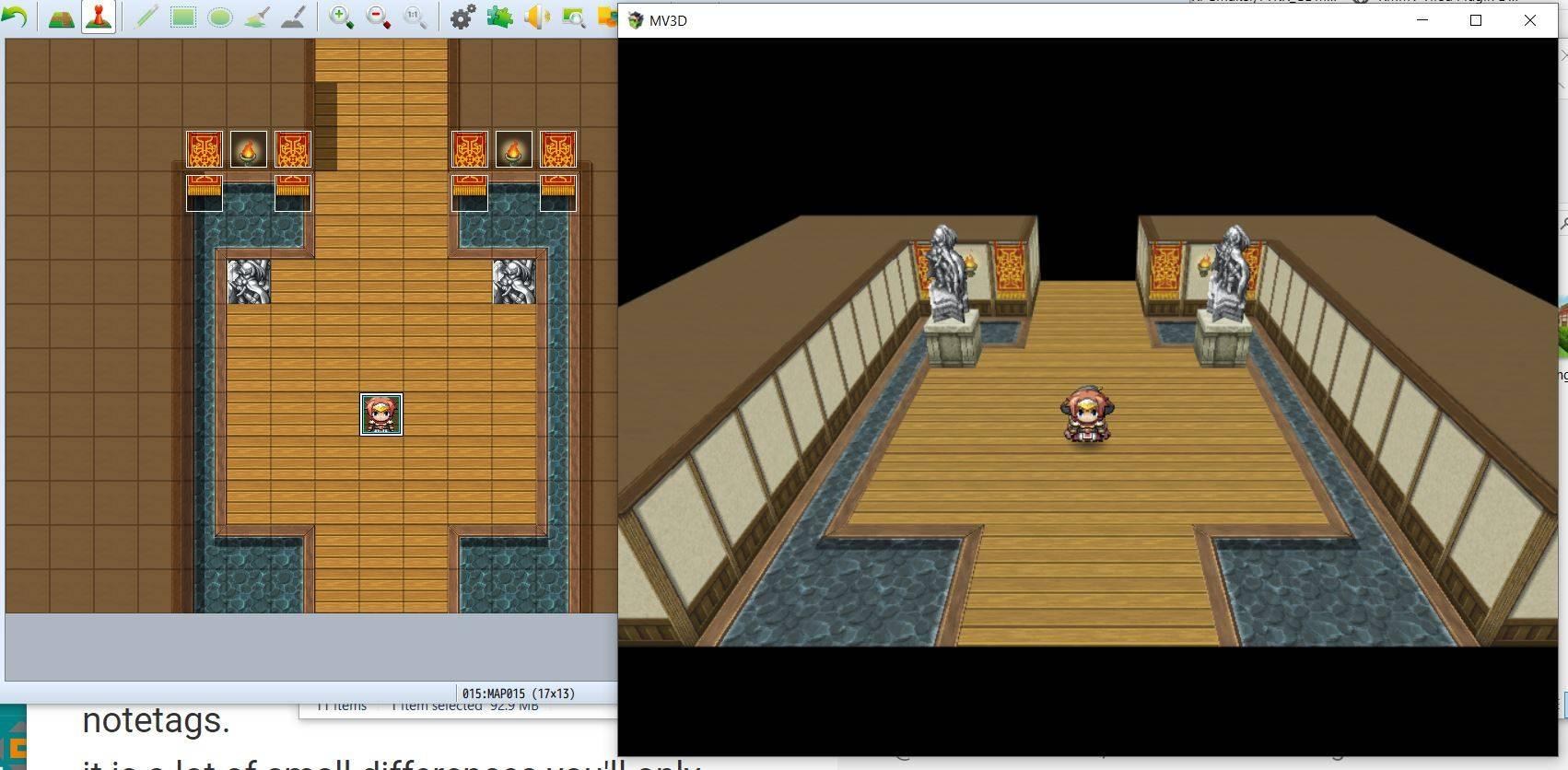Select the player start event on the map

click(x=380, y=415)
